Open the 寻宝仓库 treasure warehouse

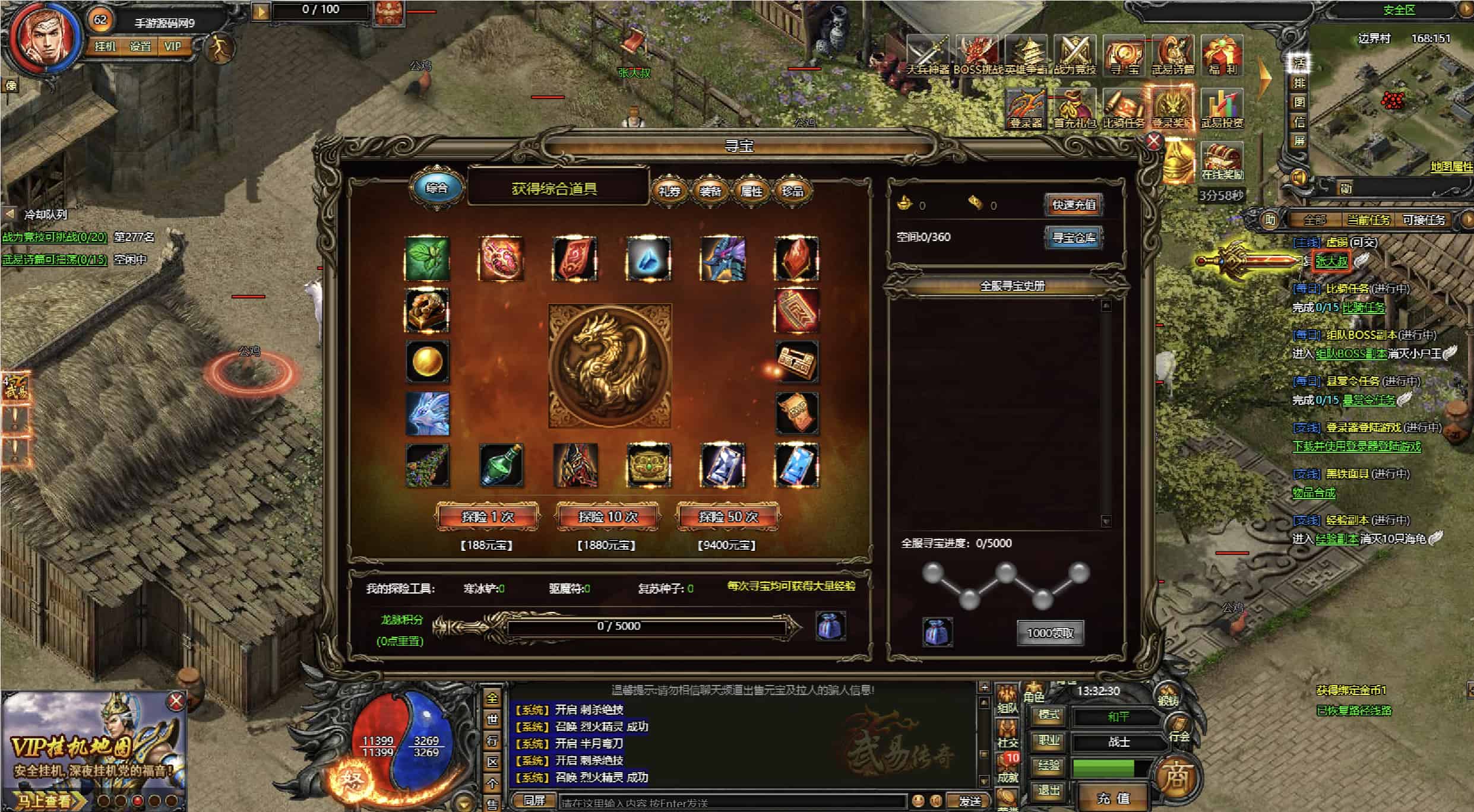click(1074, 237)
